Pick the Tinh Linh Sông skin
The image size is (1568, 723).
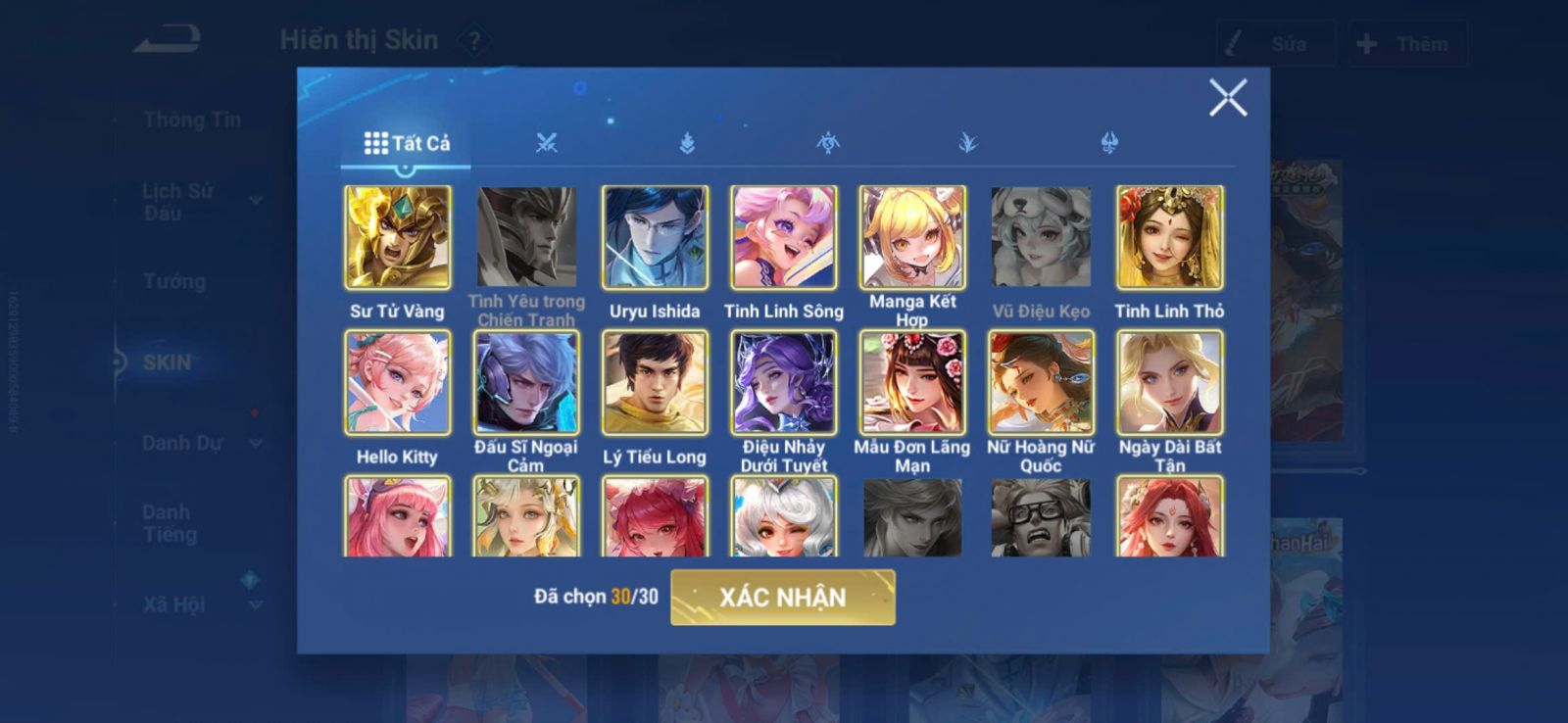click(783, 238)
